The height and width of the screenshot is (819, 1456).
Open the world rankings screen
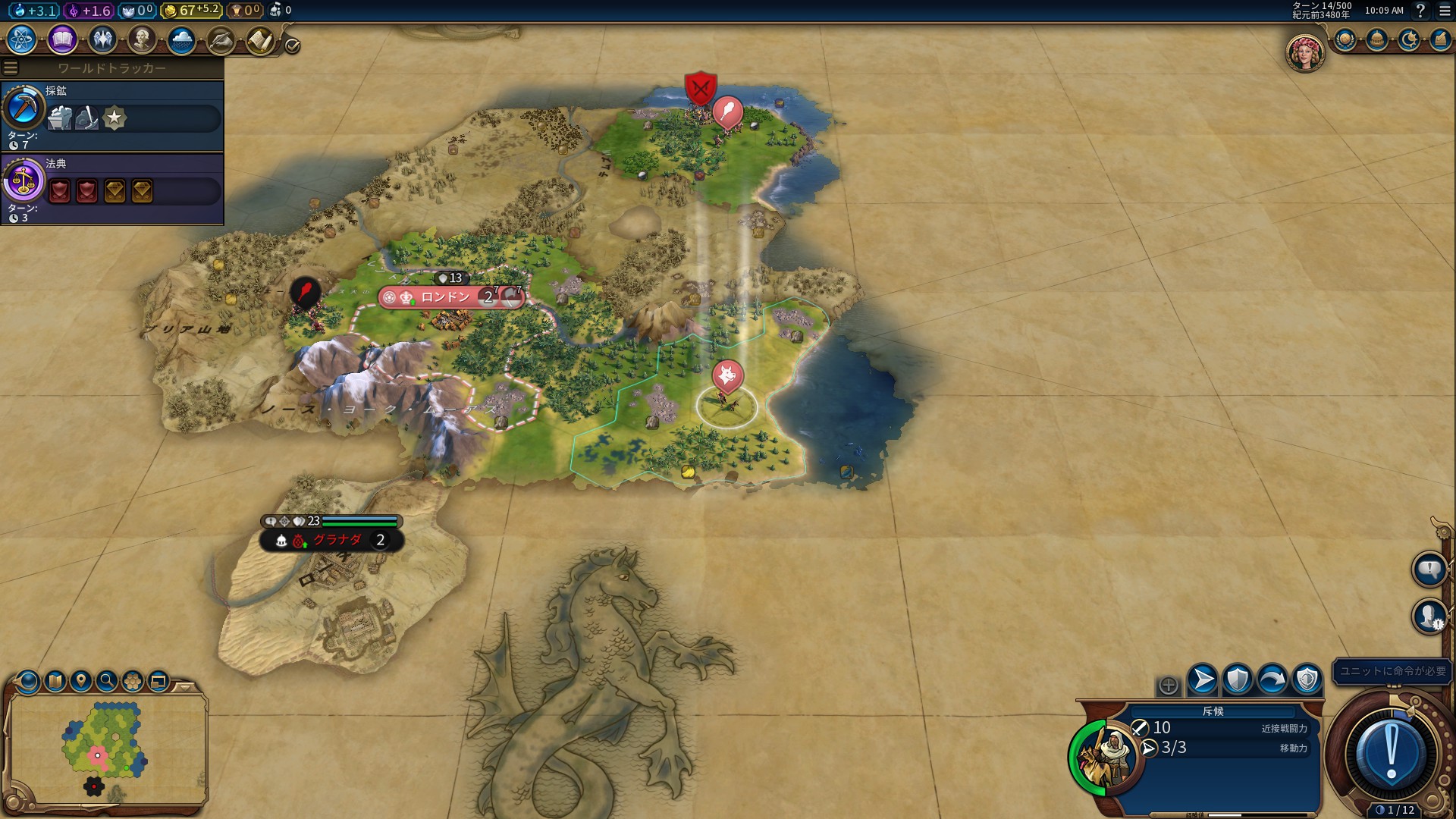[x=1345, y=39]
